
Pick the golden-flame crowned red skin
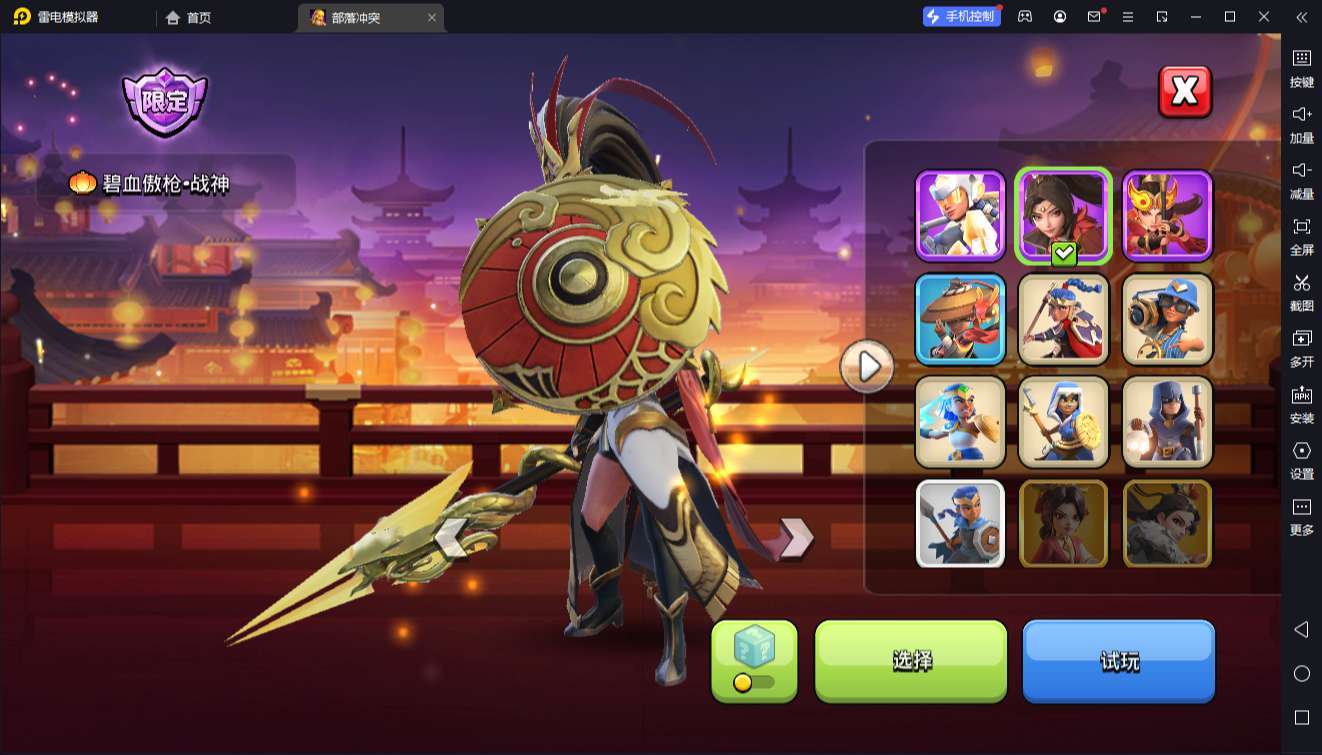click(x=1167, y=215)
